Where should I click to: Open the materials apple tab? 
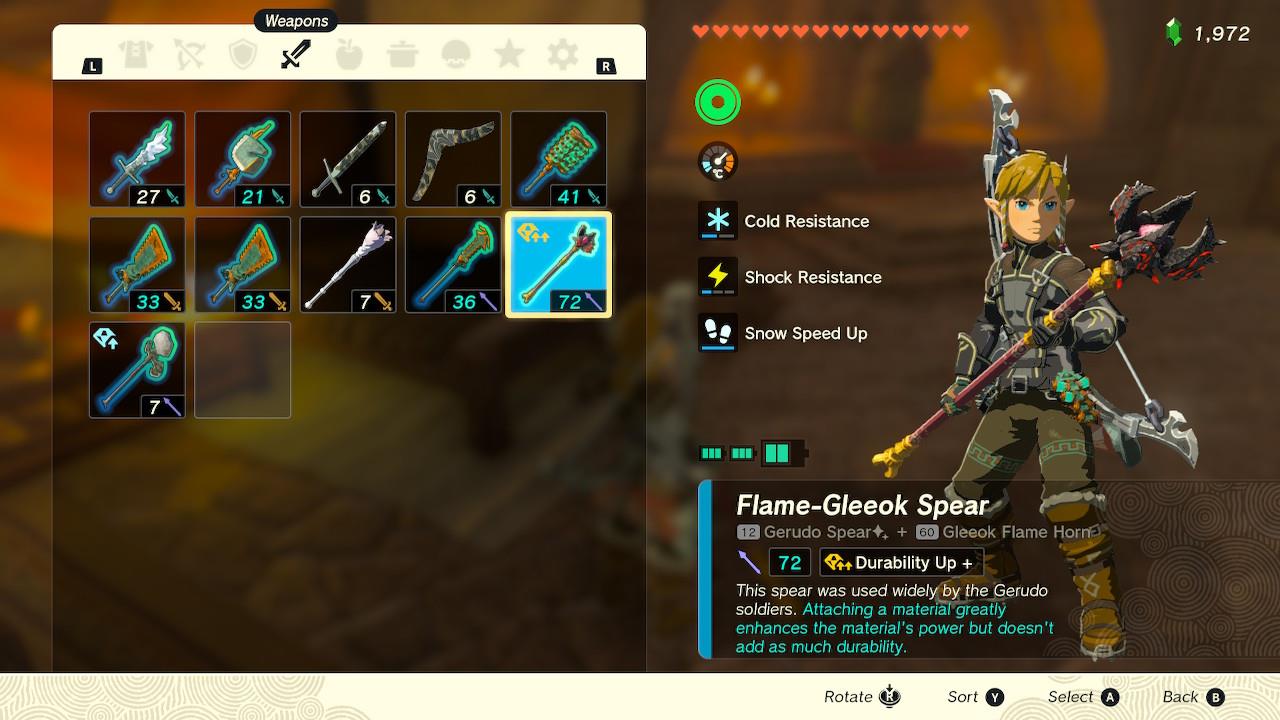(349, 55)
